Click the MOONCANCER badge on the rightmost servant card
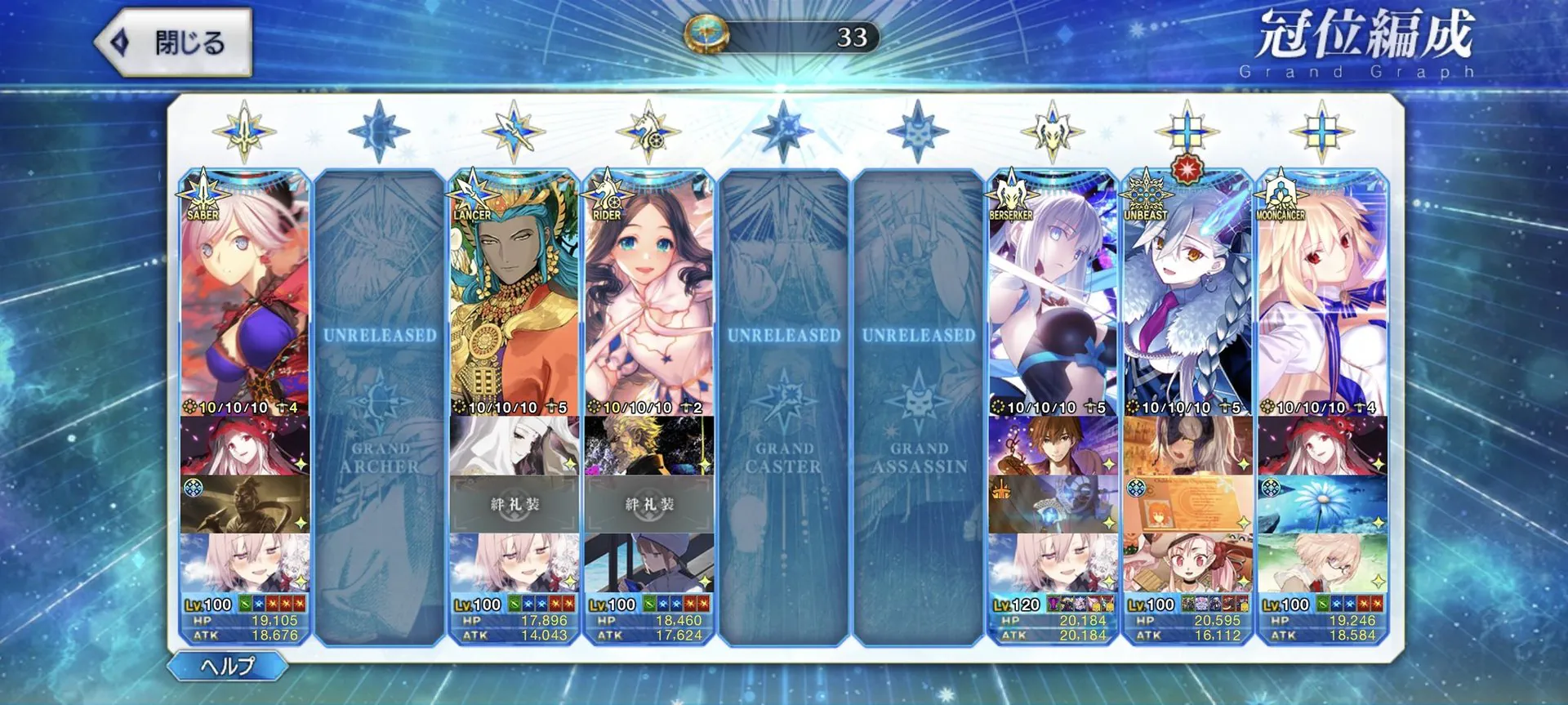This screenshot has height=705, width=1568. click(1279, 199)
